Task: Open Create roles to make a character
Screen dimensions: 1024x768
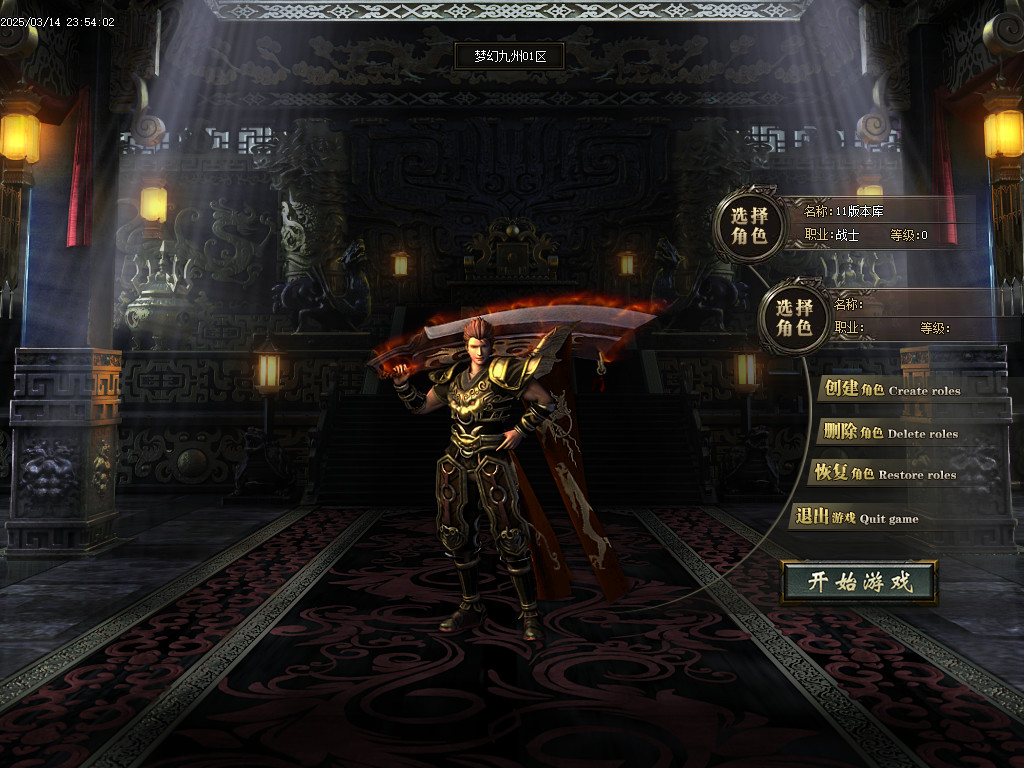Action: [x=889, y=390]
